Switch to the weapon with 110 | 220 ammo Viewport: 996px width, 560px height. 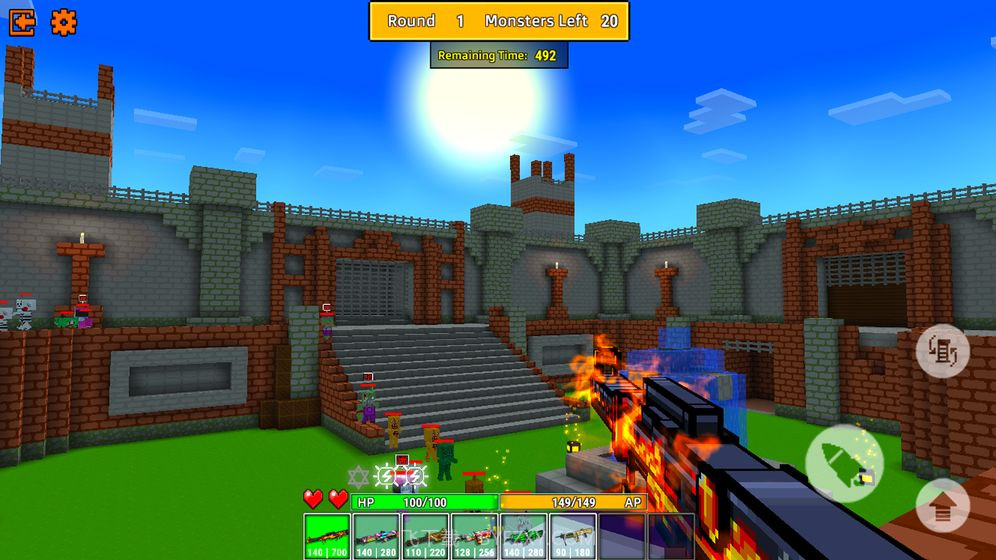(425, 537)
